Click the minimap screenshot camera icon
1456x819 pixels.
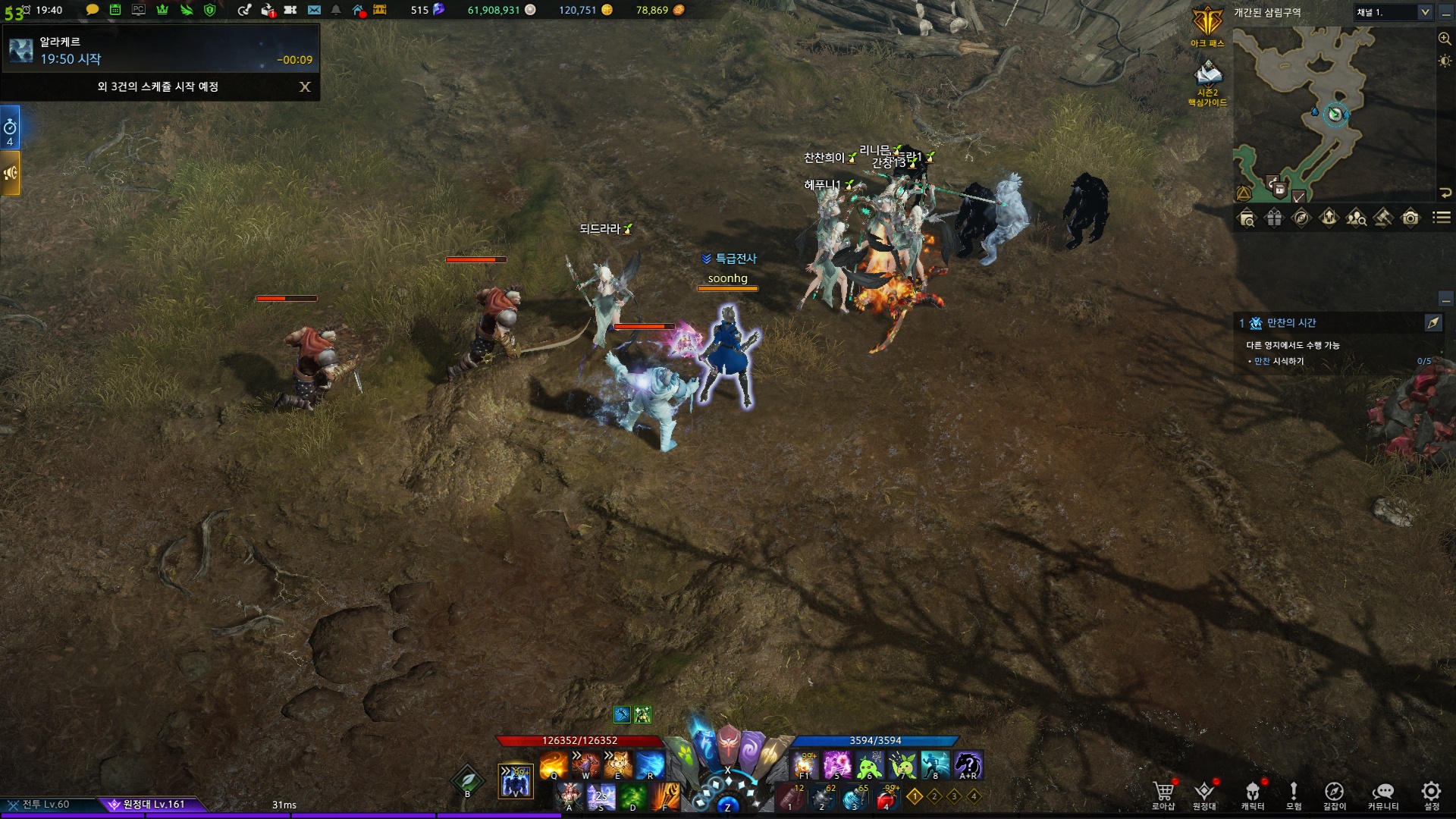(x=1410, y=218)
